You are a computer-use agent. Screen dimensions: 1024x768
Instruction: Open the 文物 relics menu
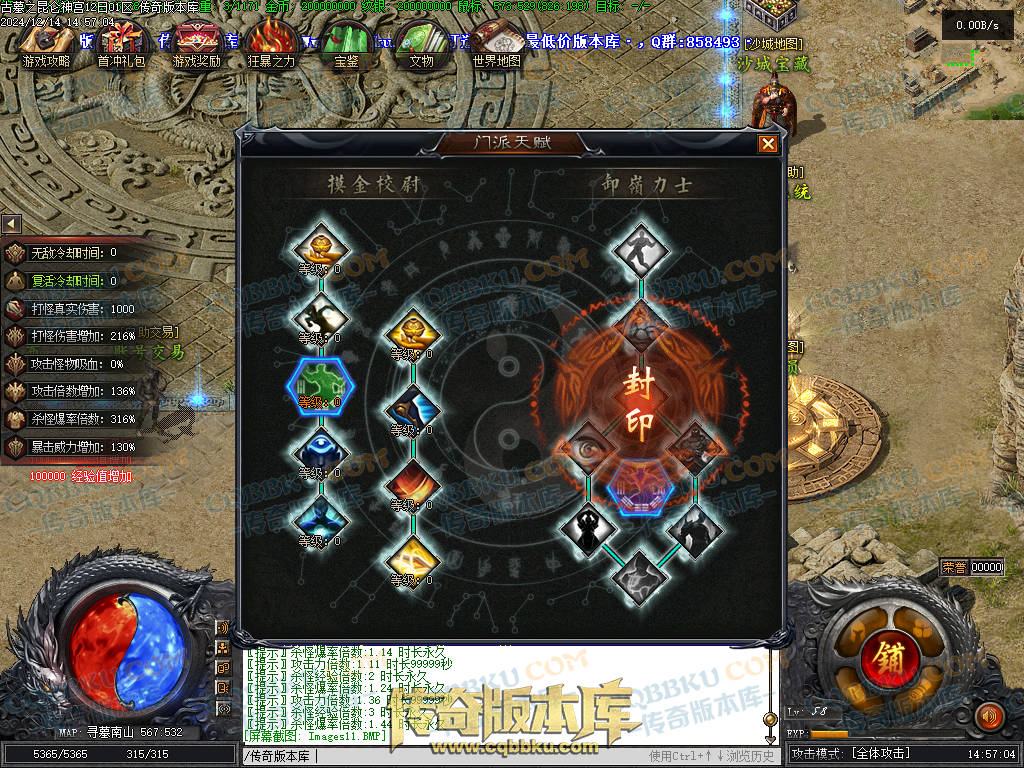422,40
